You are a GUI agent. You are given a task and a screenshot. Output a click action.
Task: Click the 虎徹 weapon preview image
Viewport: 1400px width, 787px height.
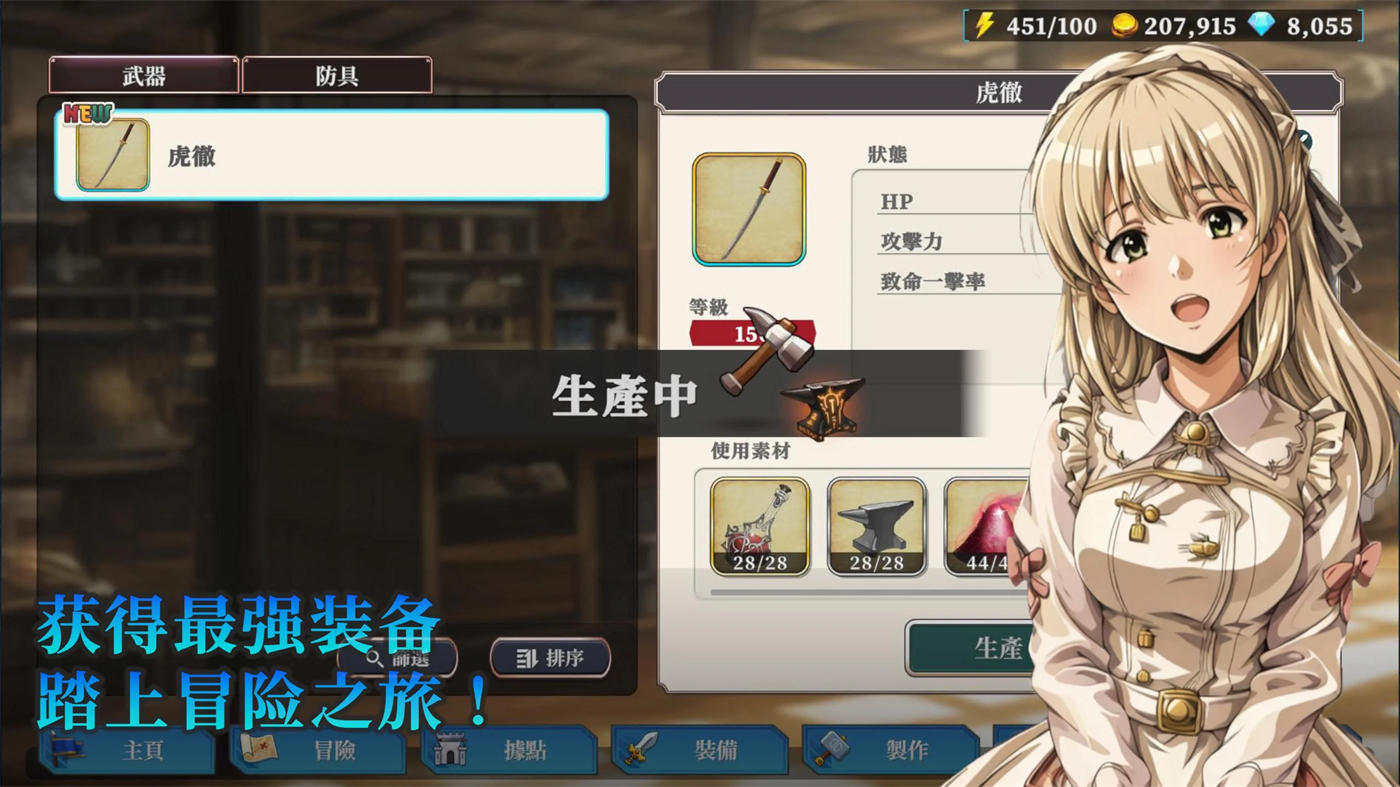(x=749, y=209)
